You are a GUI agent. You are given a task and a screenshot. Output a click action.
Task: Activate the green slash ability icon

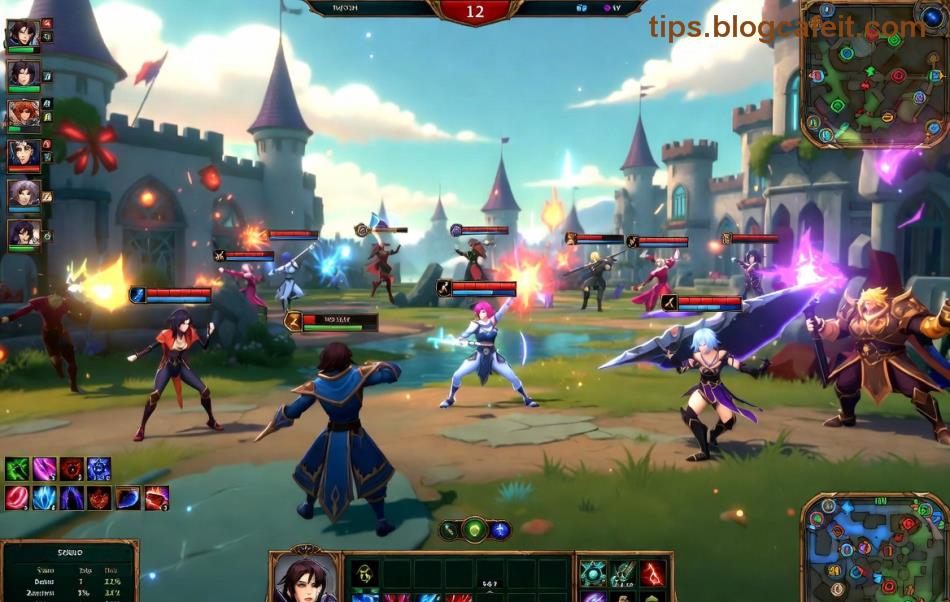(17, 469)
